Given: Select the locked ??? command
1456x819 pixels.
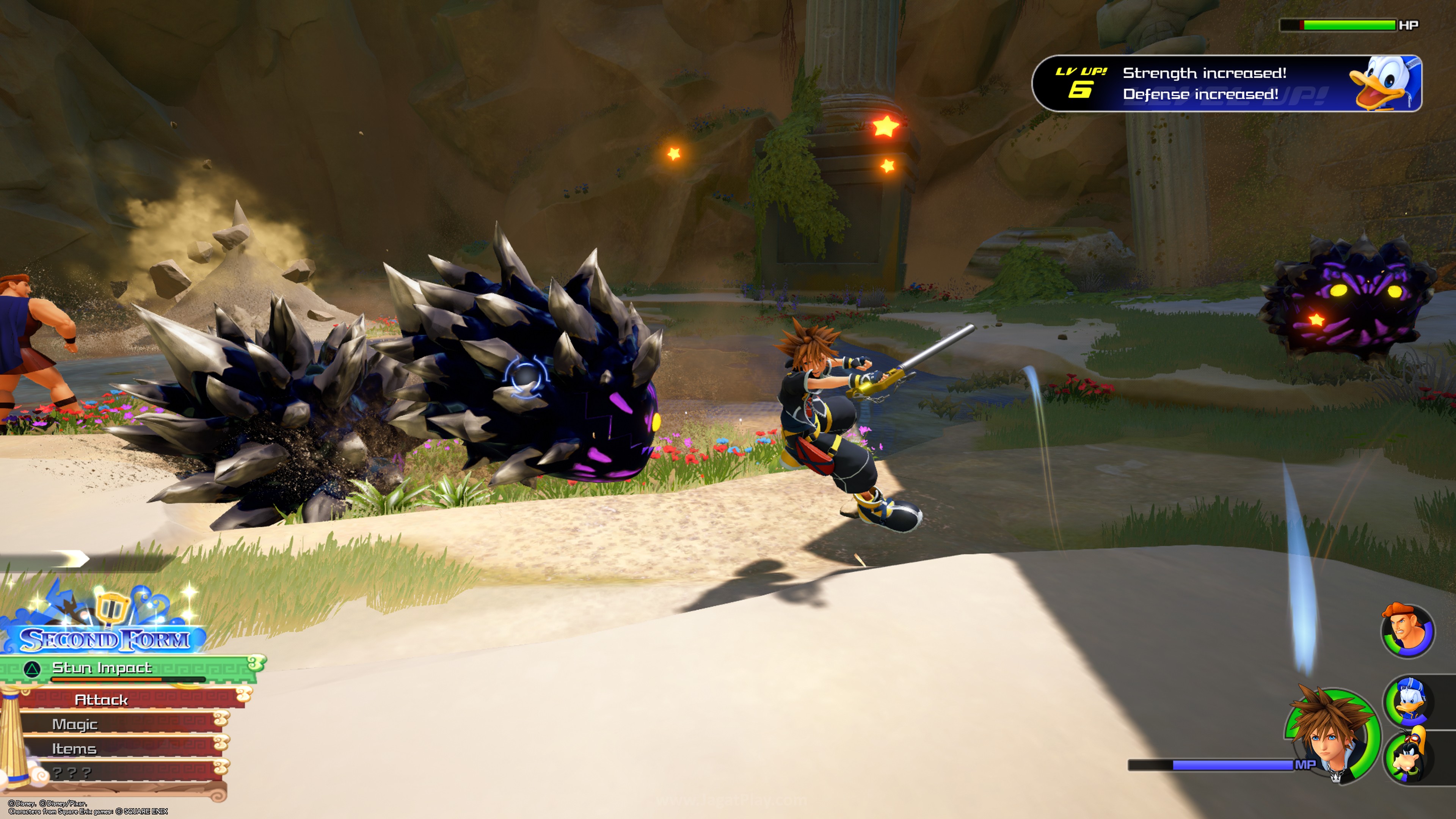Looking at the screenshot, I should (72, 772).
